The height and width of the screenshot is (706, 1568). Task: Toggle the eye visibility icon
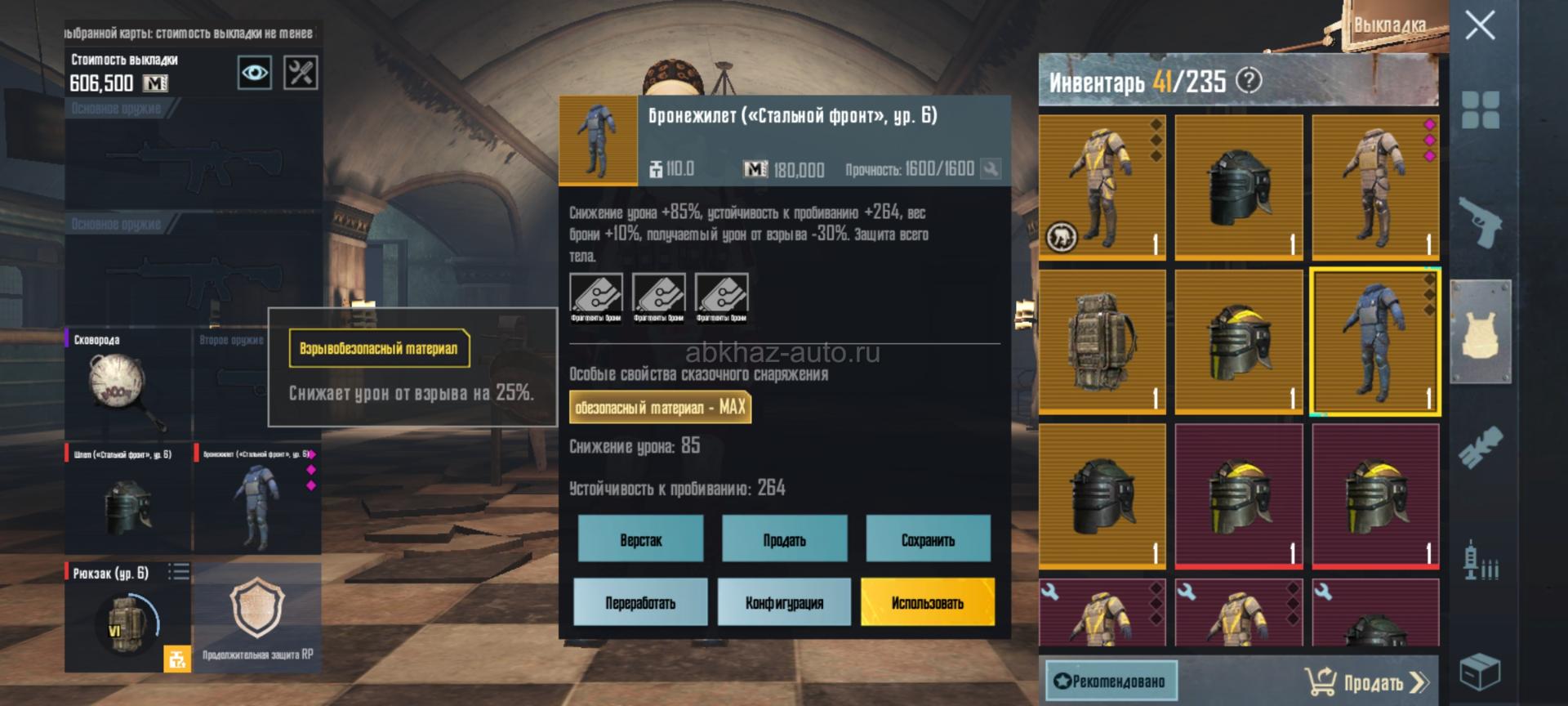pyautogui.click(x=254, y=73)
